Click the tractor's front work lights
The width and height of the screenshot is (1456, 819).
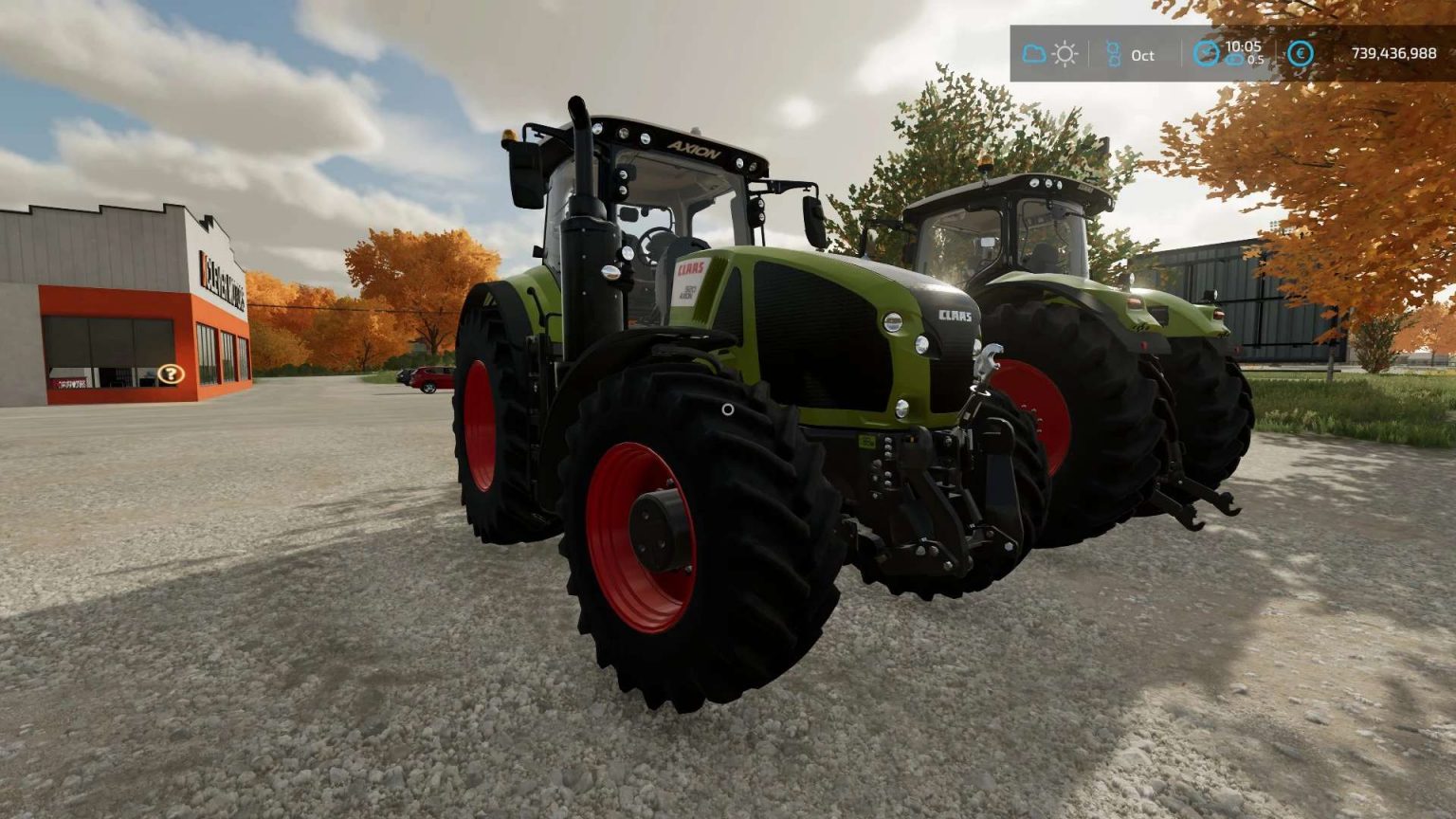pos(623,132)
